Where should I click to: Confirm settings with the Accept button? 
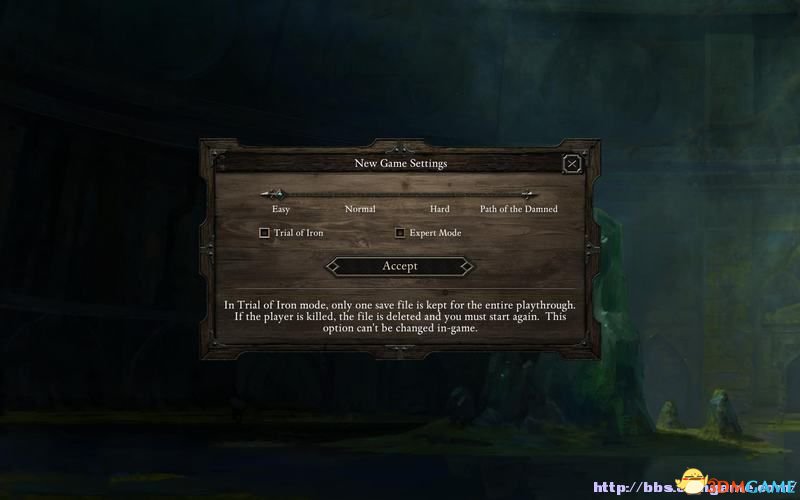pyautogui.click(x=399, y=266)
